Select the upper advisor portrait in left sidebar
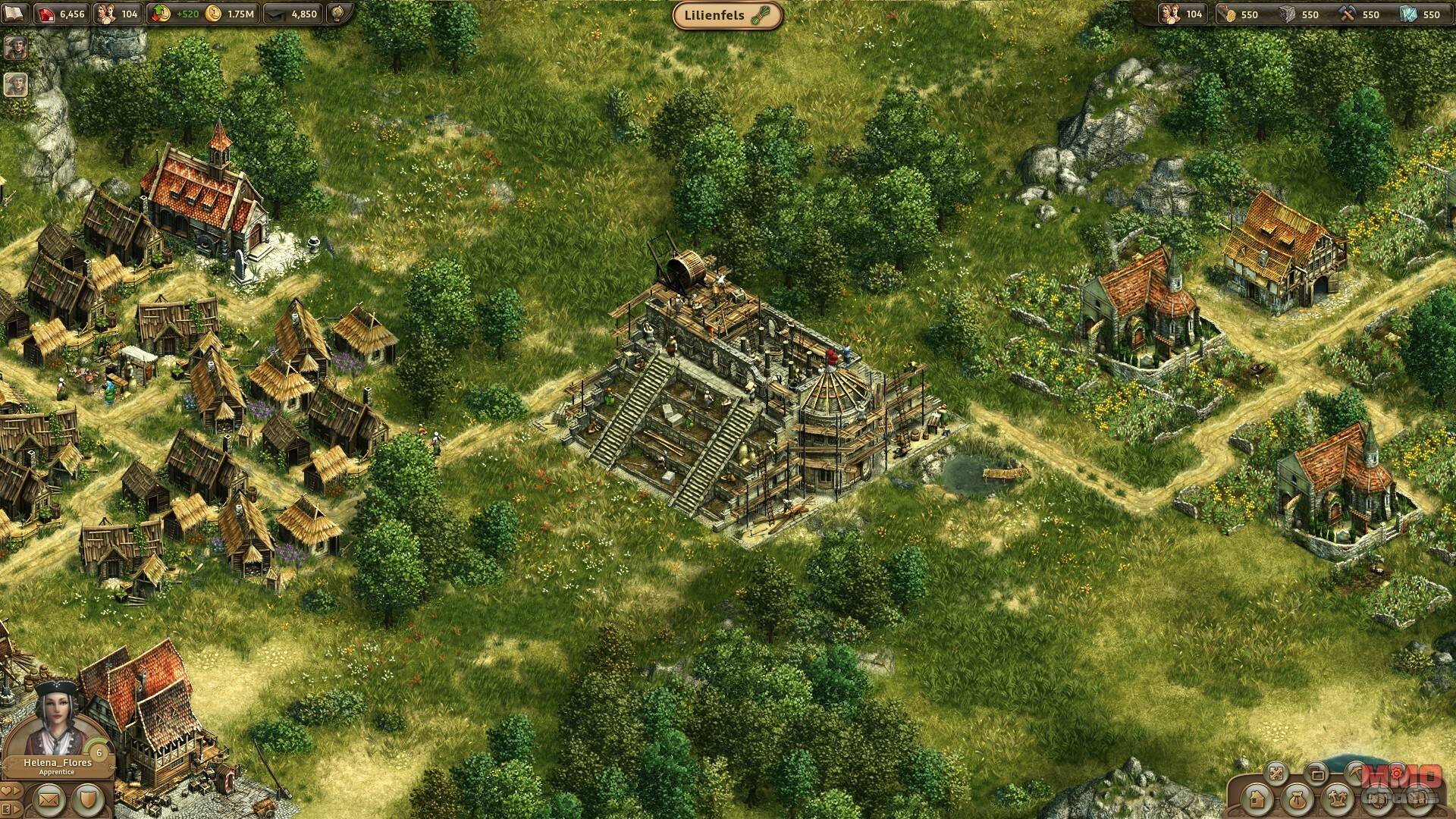Image resolution: width=1456 pixels, height=819 pixels. tap(16, 47)
